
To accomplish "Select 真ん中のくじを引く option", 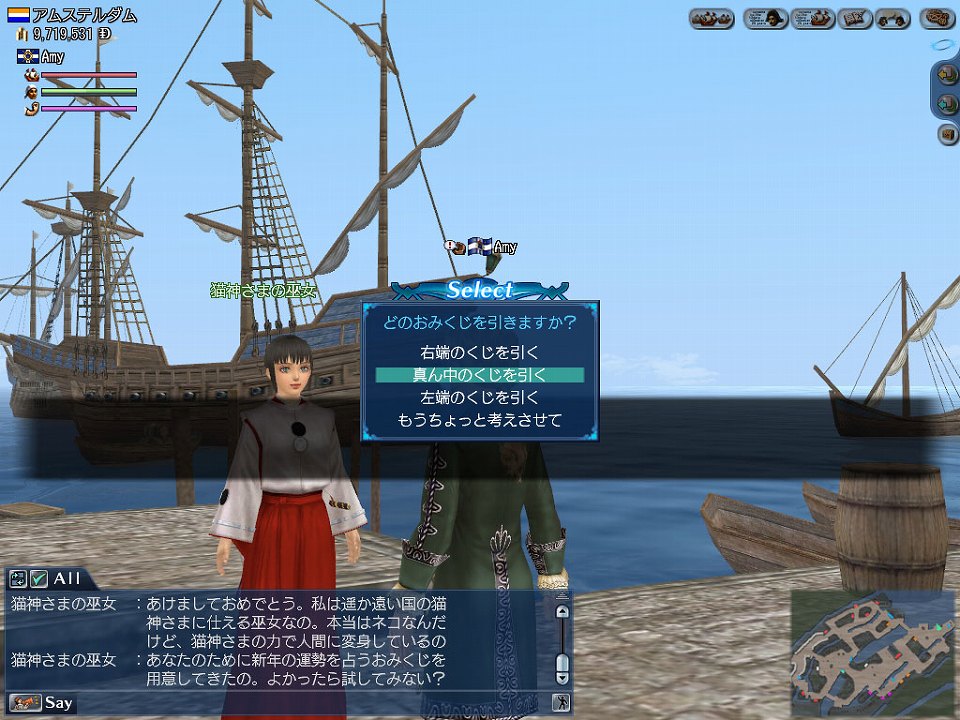I will tap(479, 375).
